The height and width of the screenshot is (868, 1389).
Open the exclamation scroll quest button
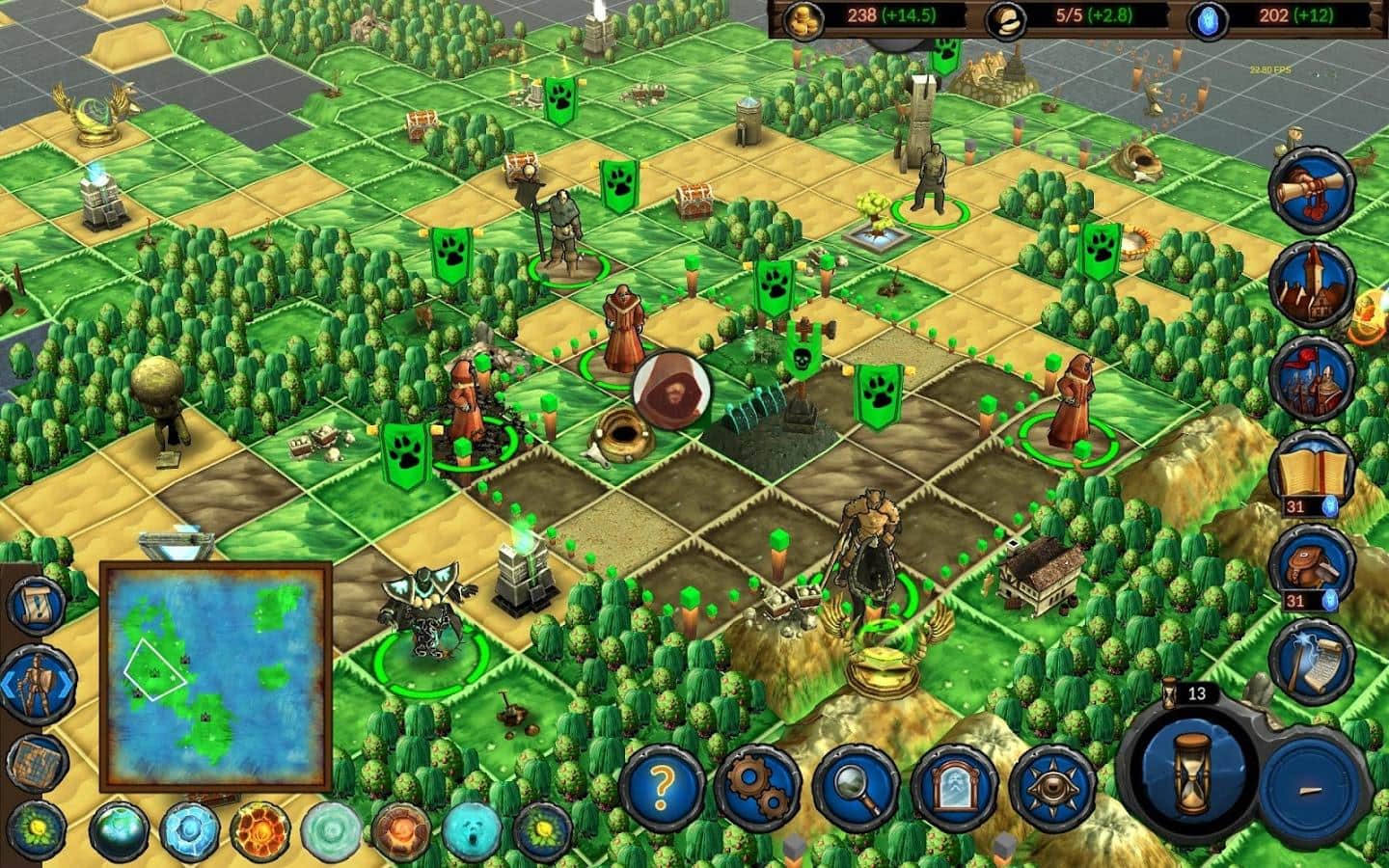point(39,598)
